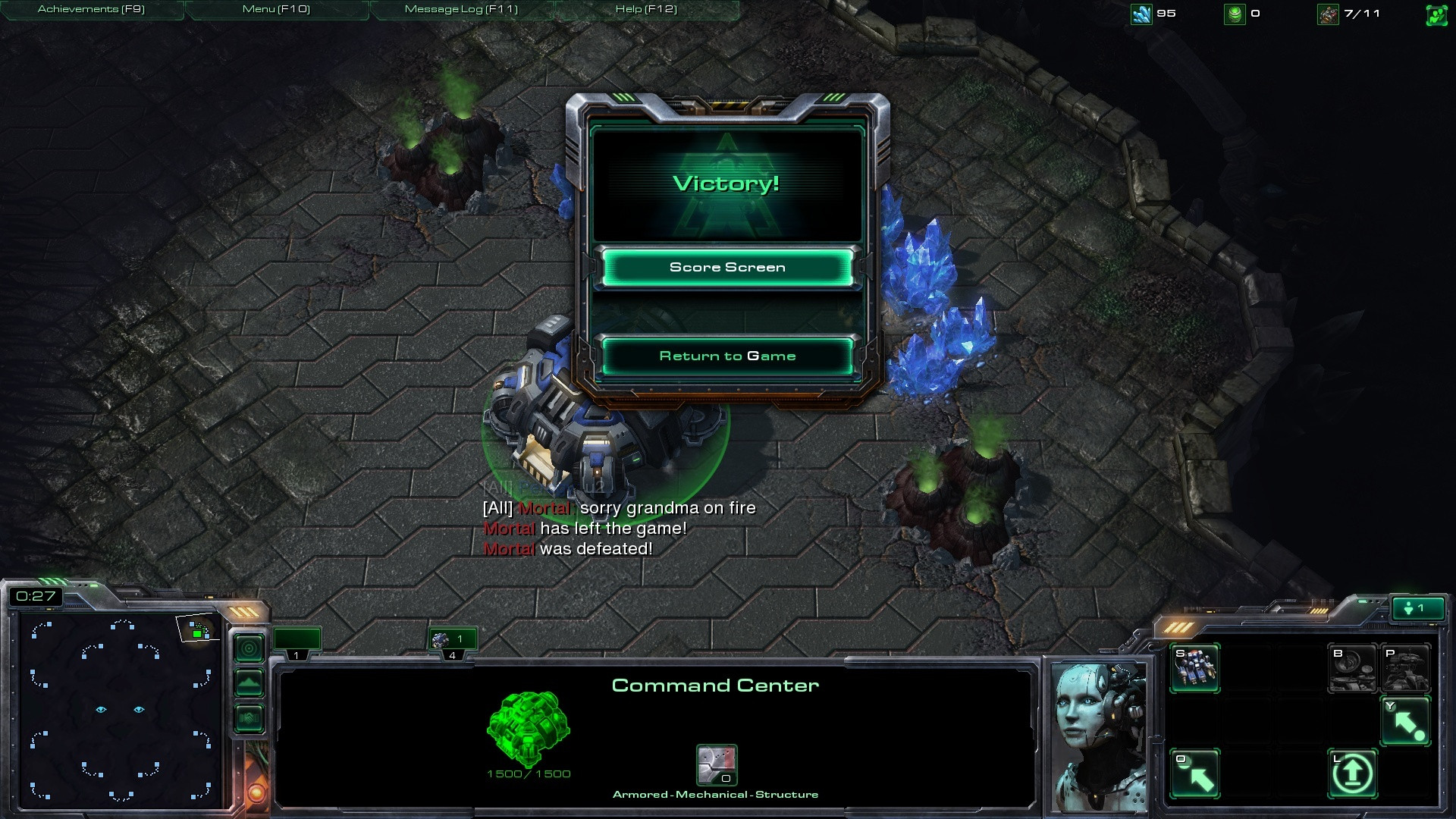Set the worker rally point

pos(1406,721)
